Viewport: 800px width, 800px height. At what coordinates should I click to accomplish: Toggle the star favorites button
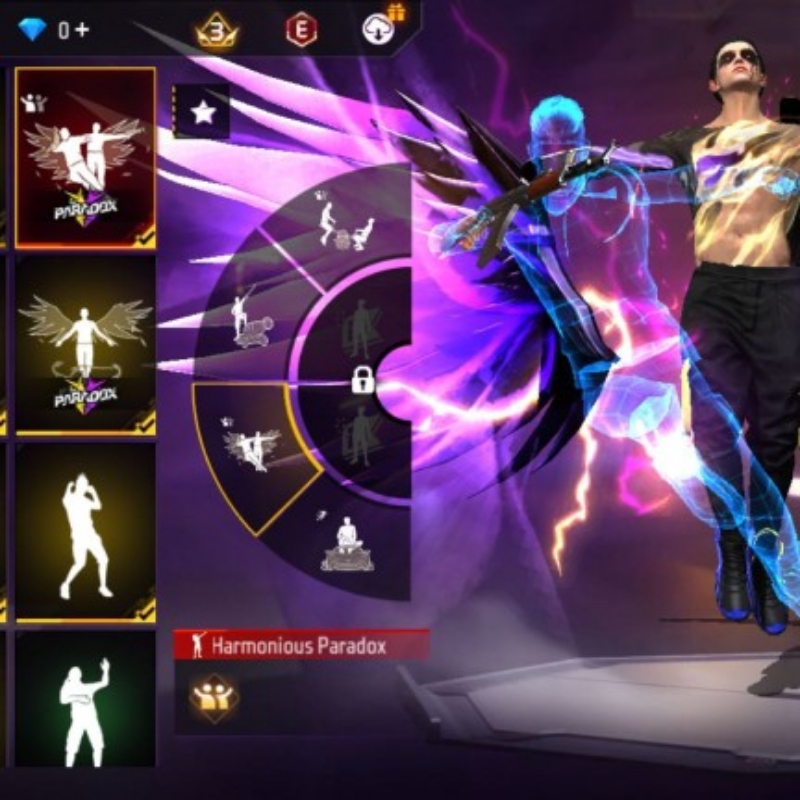point(204,112)
